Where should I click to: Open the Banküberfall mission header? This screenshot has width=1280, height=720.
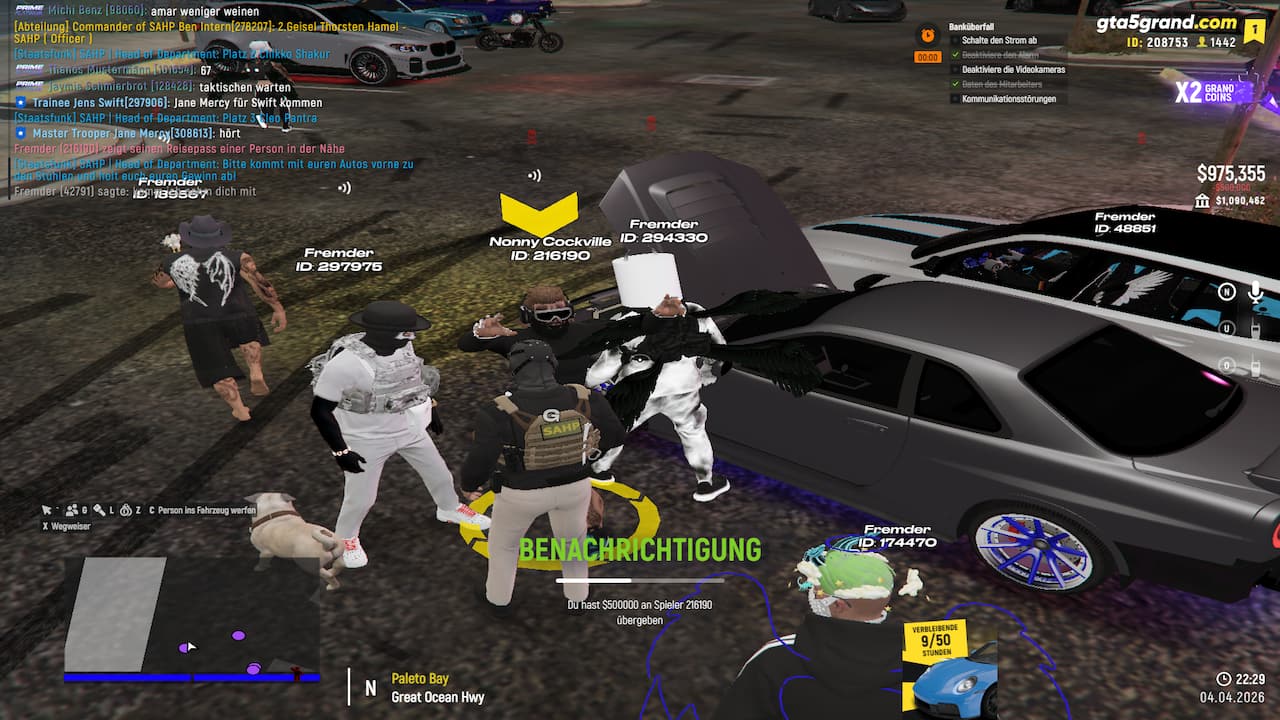[971, 26]
